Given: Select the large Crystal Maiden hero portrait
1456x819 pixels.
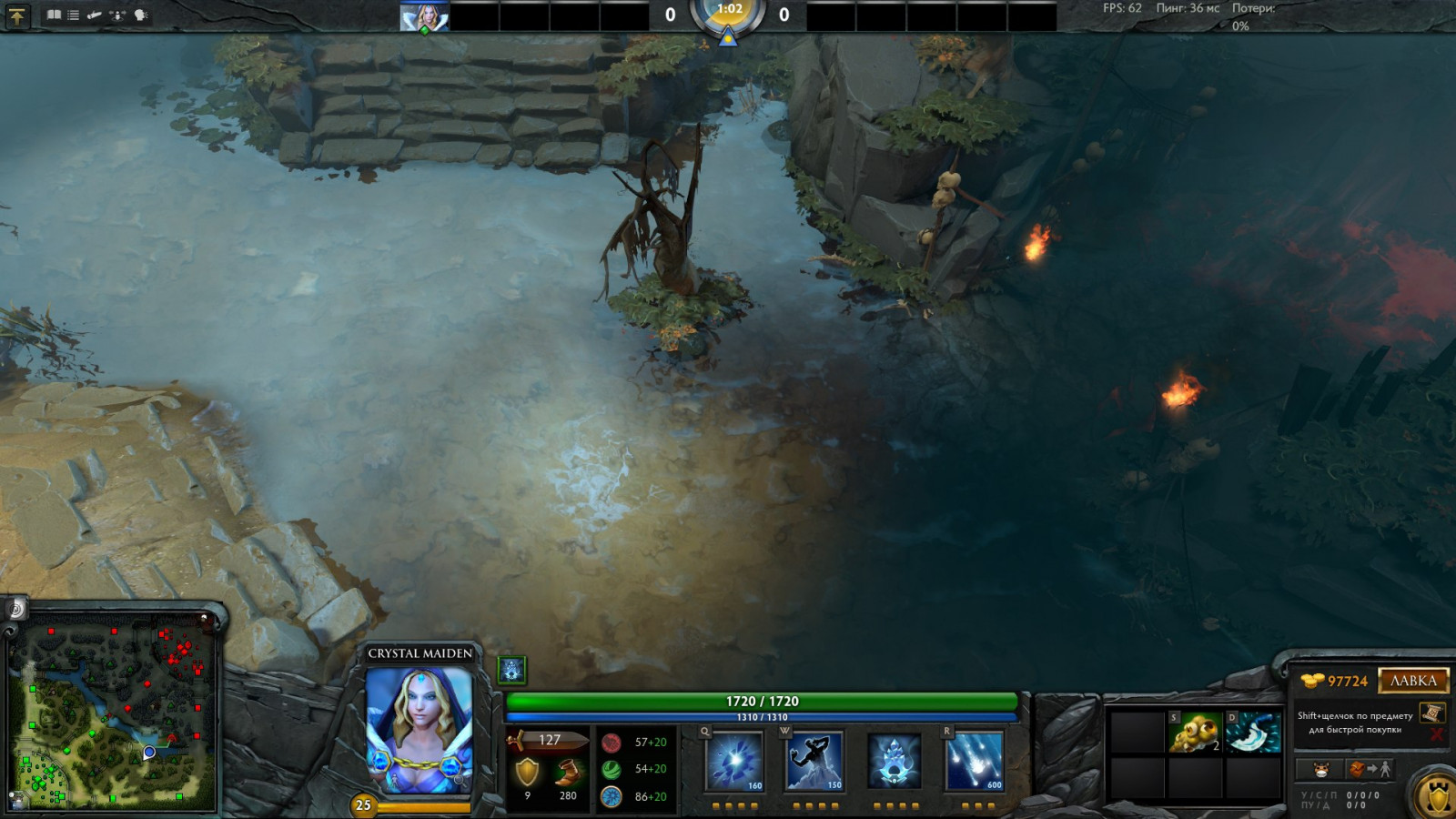Looking at the screenshot, I should pyautogui.click(x=419, y=730).
